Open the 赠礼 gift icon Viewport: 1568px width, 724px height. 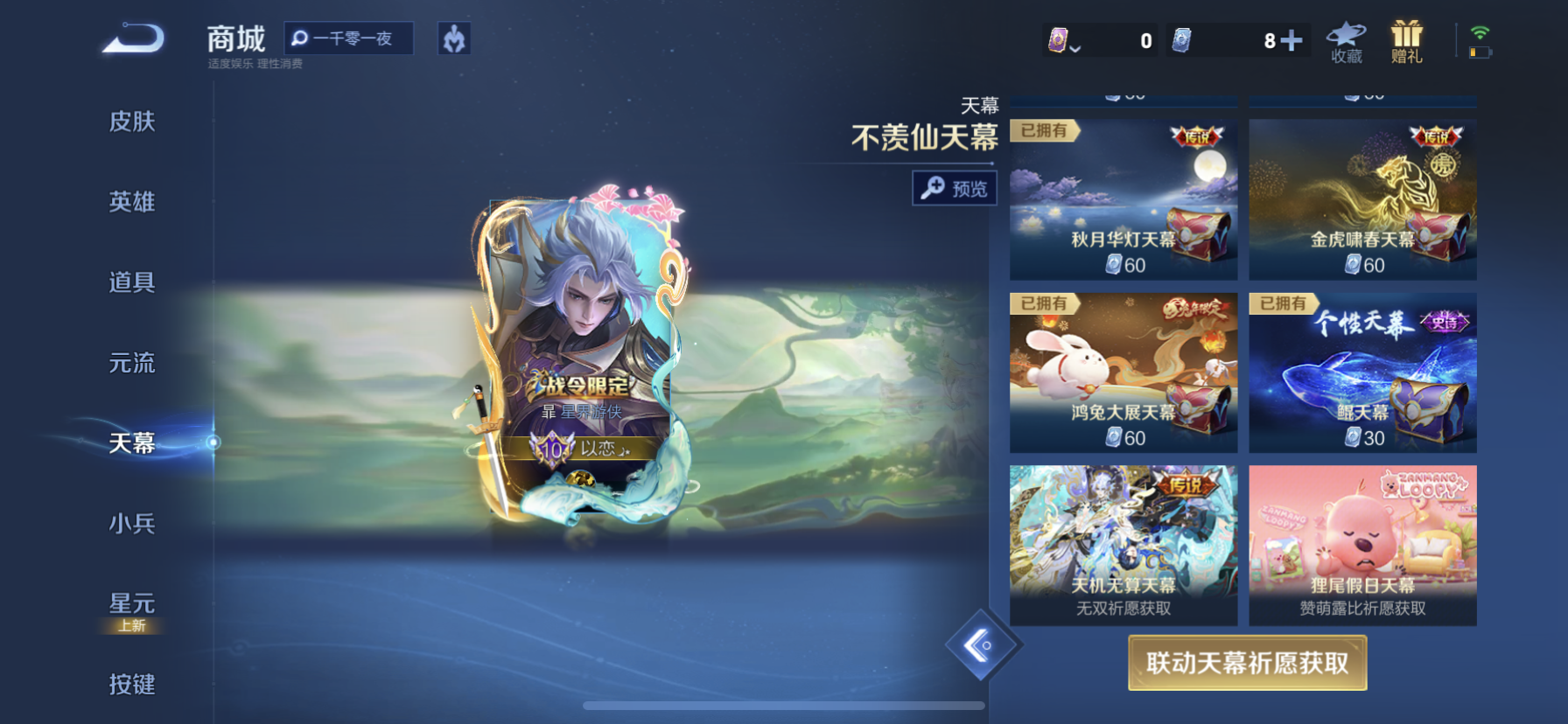(x=1406, y=42)
